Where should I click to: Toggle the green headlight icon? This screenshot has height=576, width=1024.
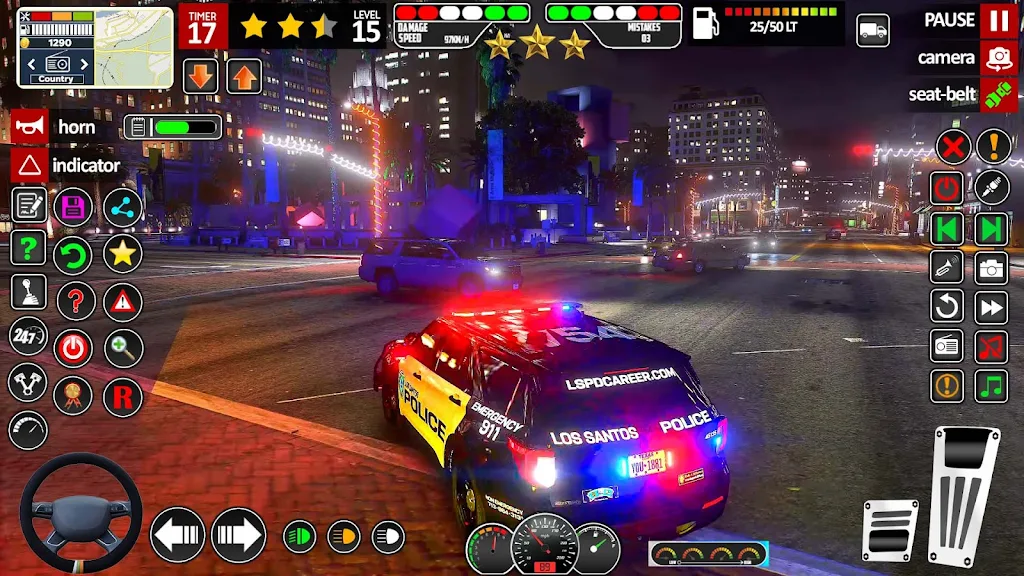pos(299,537)
